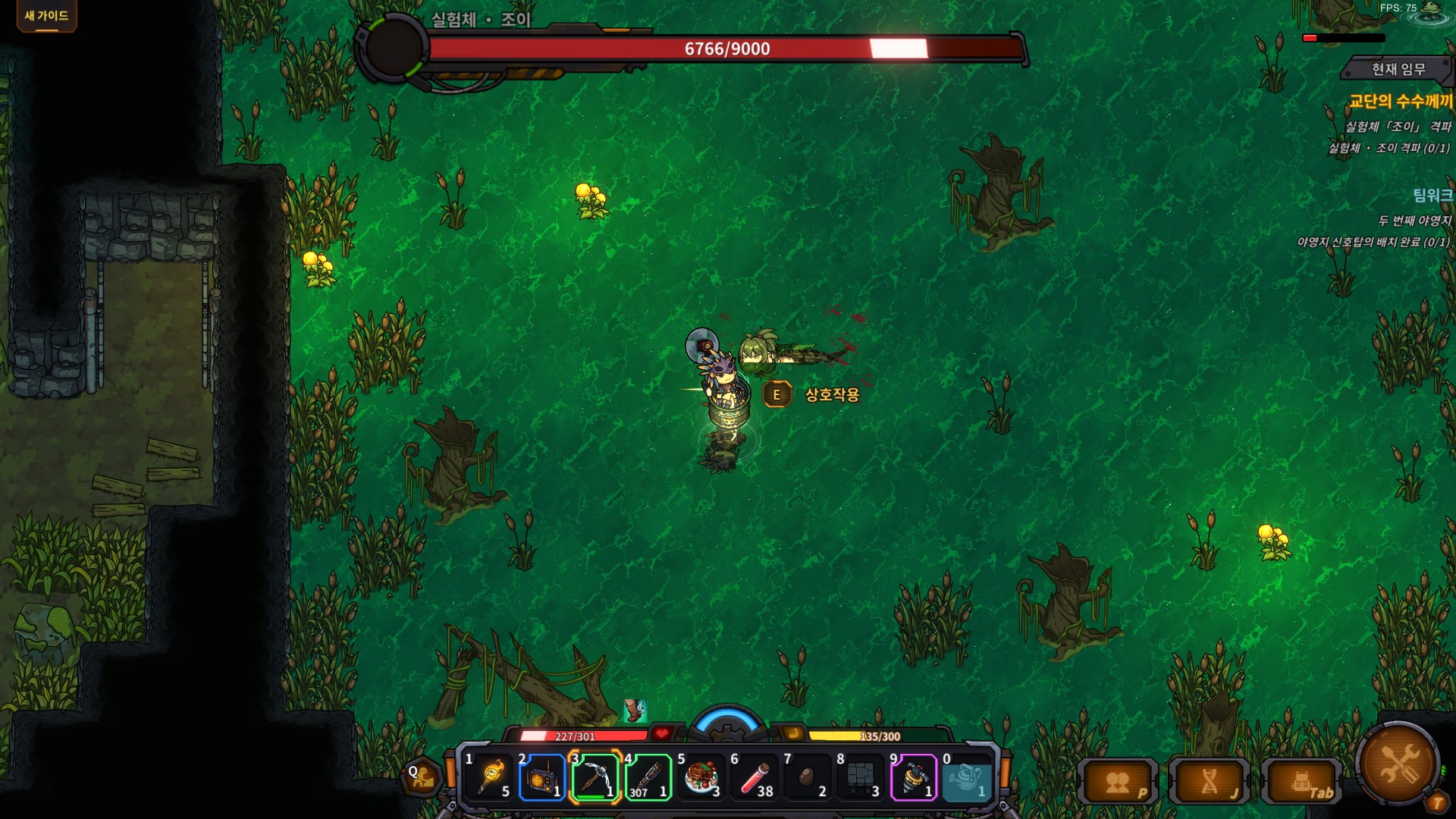Image resolution: width=1456 pixels, height=819 pixels.
Task: Select the brown seed hotbar slot
Action: [x=807, y=777]
